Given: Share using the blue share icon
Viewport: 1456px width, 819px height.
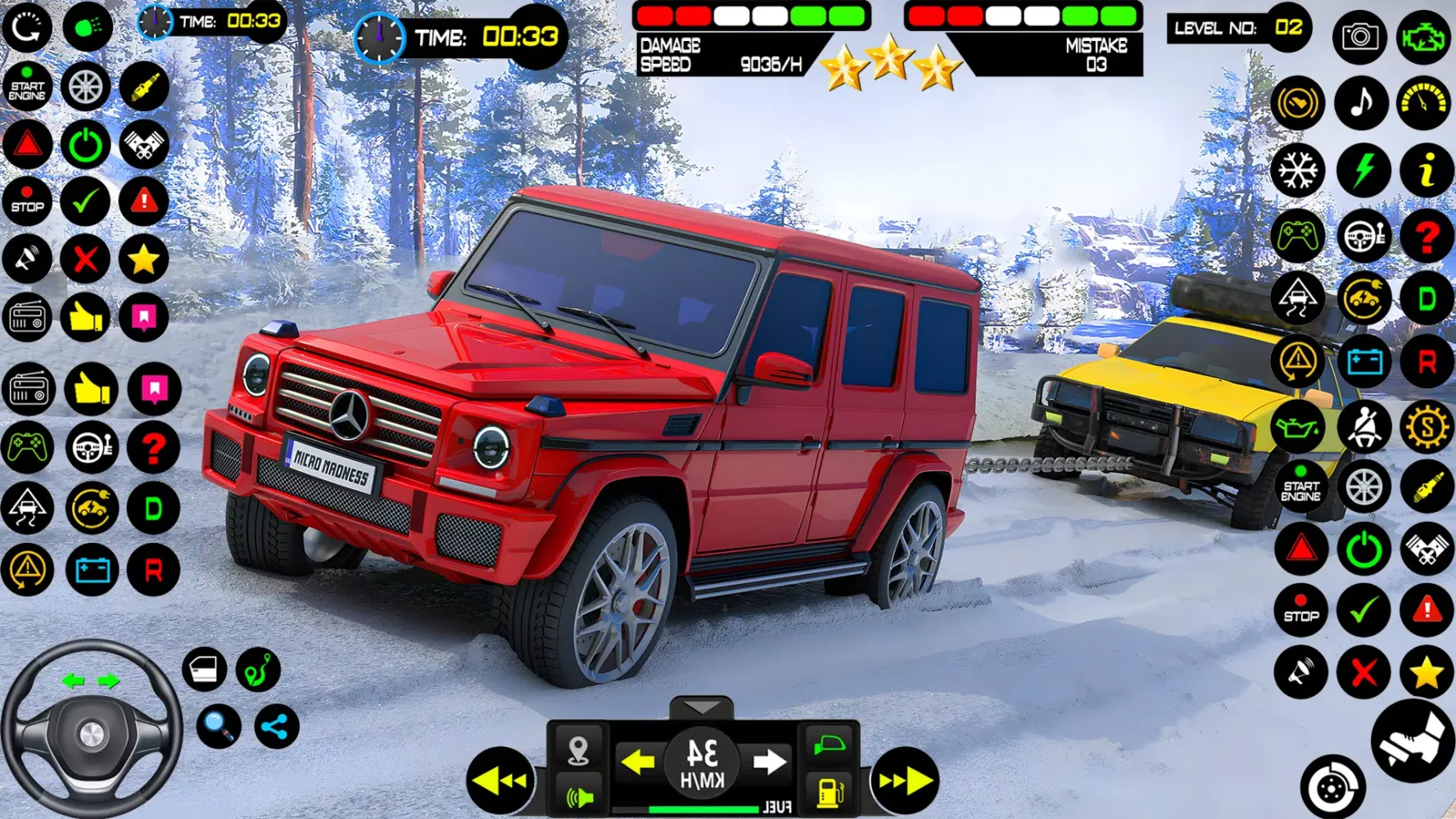Looking at the screenshot, I should click(277, 726).
